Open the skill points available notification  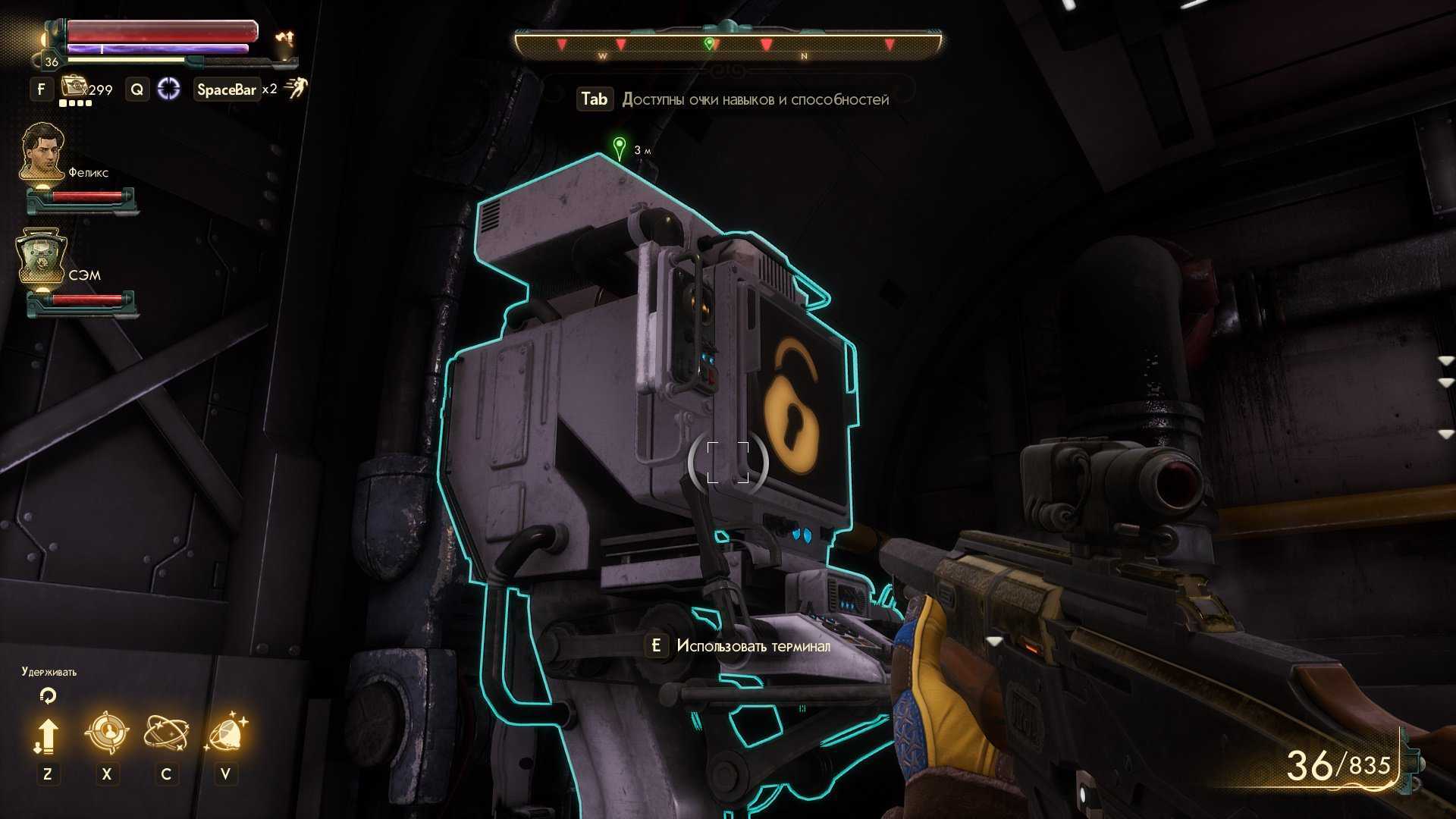pos(733,99)
